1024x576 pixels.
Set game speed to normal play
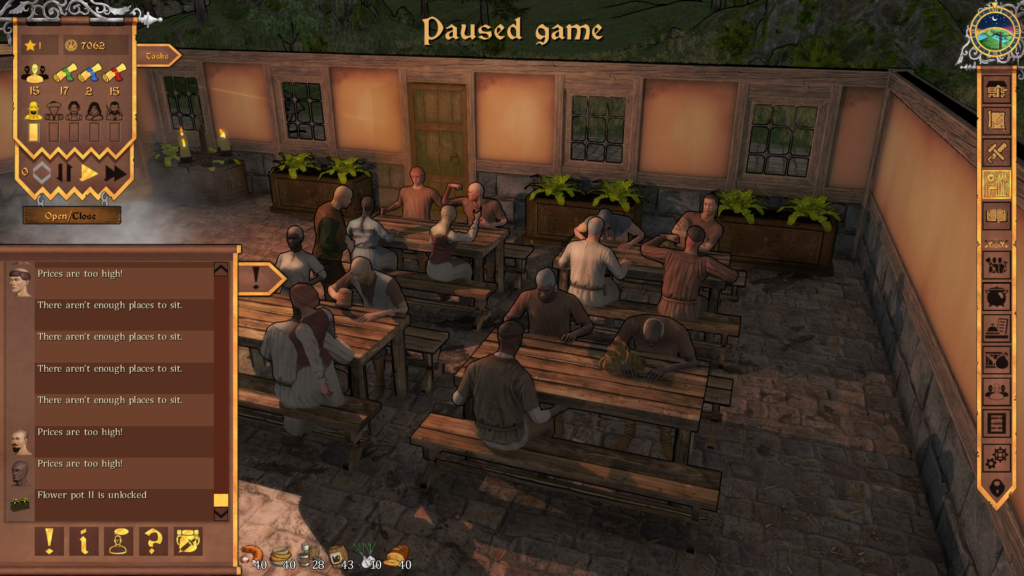coord(90,172)
